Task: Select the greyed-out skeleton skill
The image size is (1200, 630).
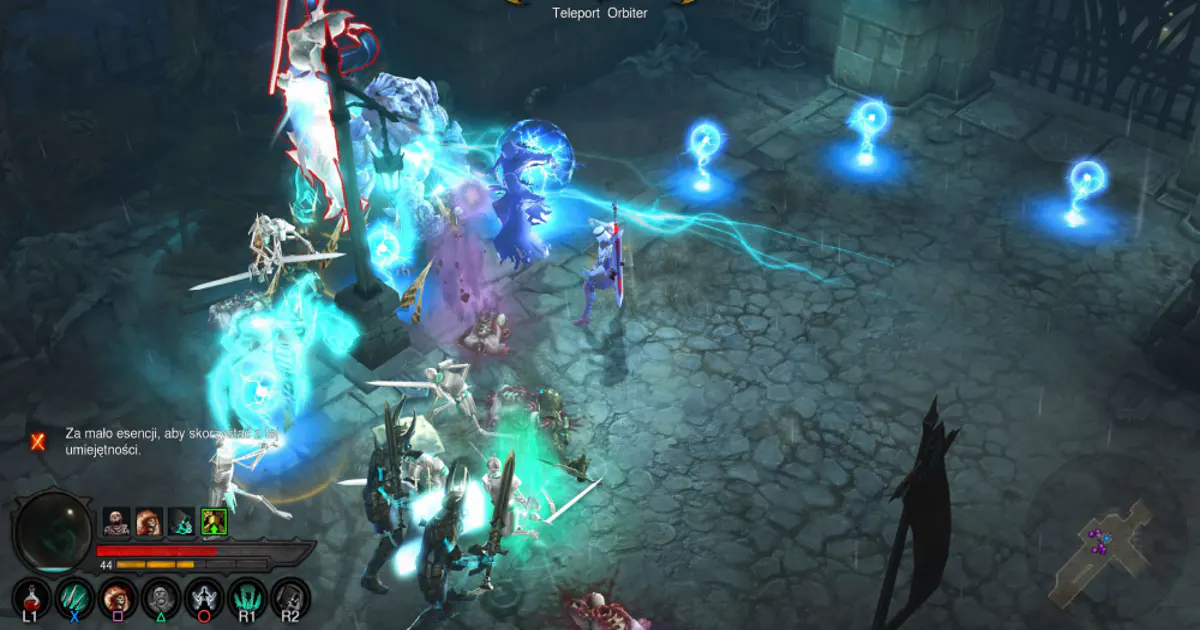Action: click(160, 598)
